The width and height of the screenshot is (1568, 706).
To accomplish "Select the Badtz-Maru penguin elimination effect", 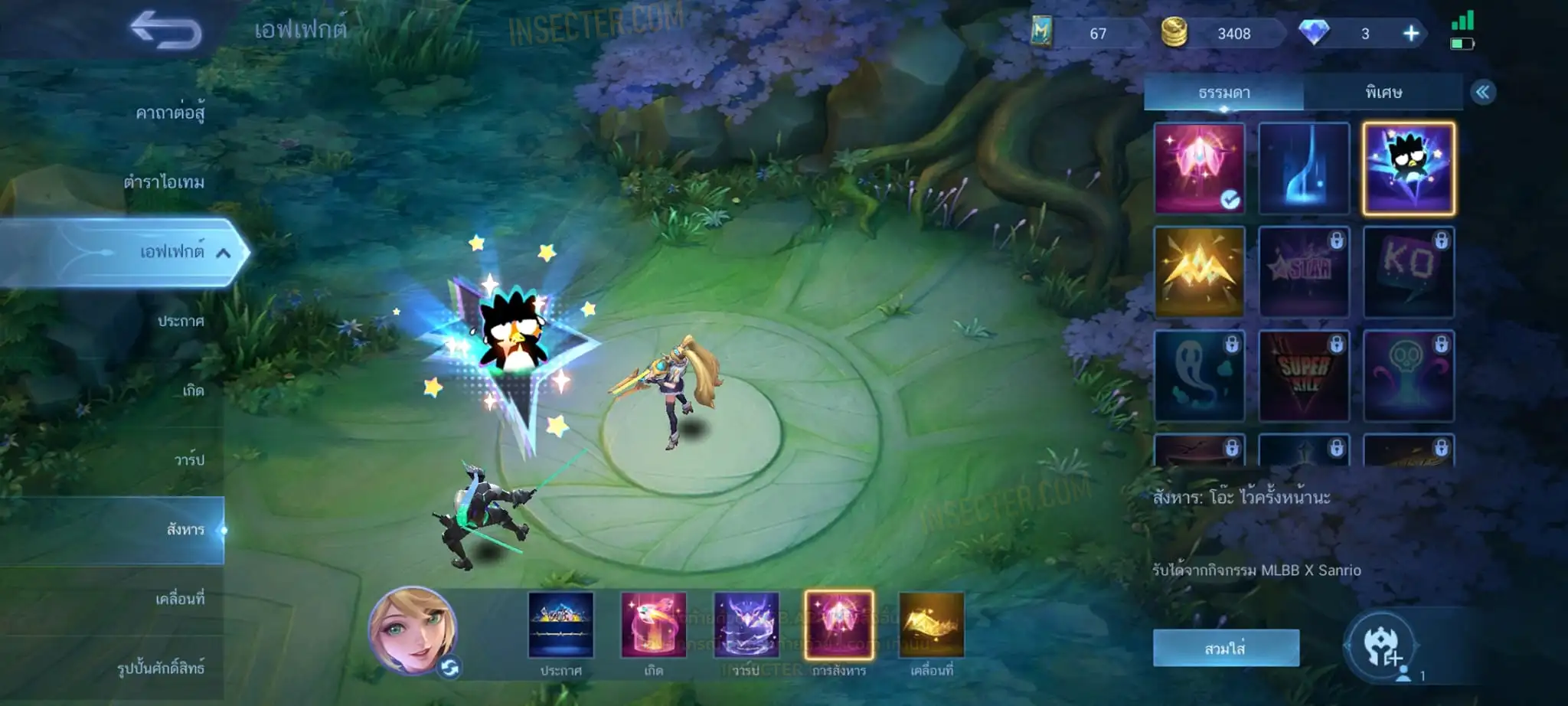I will click(x=1408, y=168).
